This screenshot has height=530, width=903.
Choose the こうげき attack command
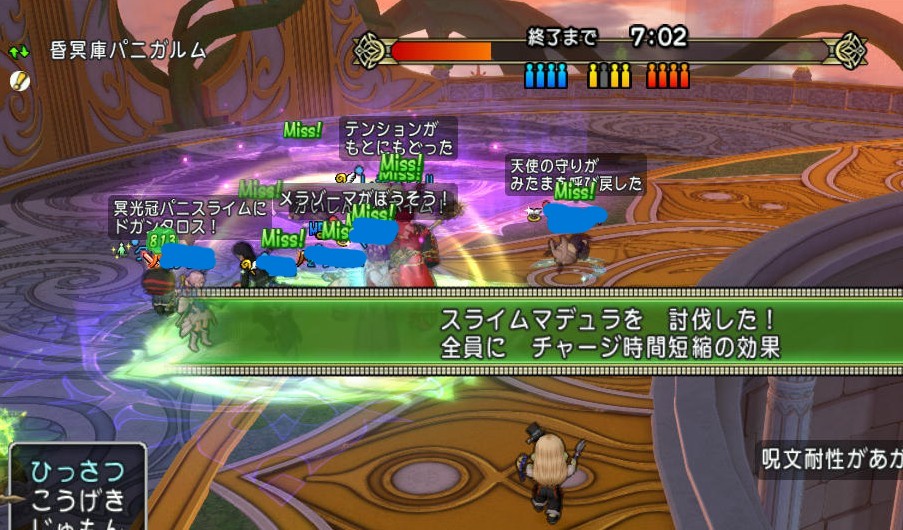point(77,500)
